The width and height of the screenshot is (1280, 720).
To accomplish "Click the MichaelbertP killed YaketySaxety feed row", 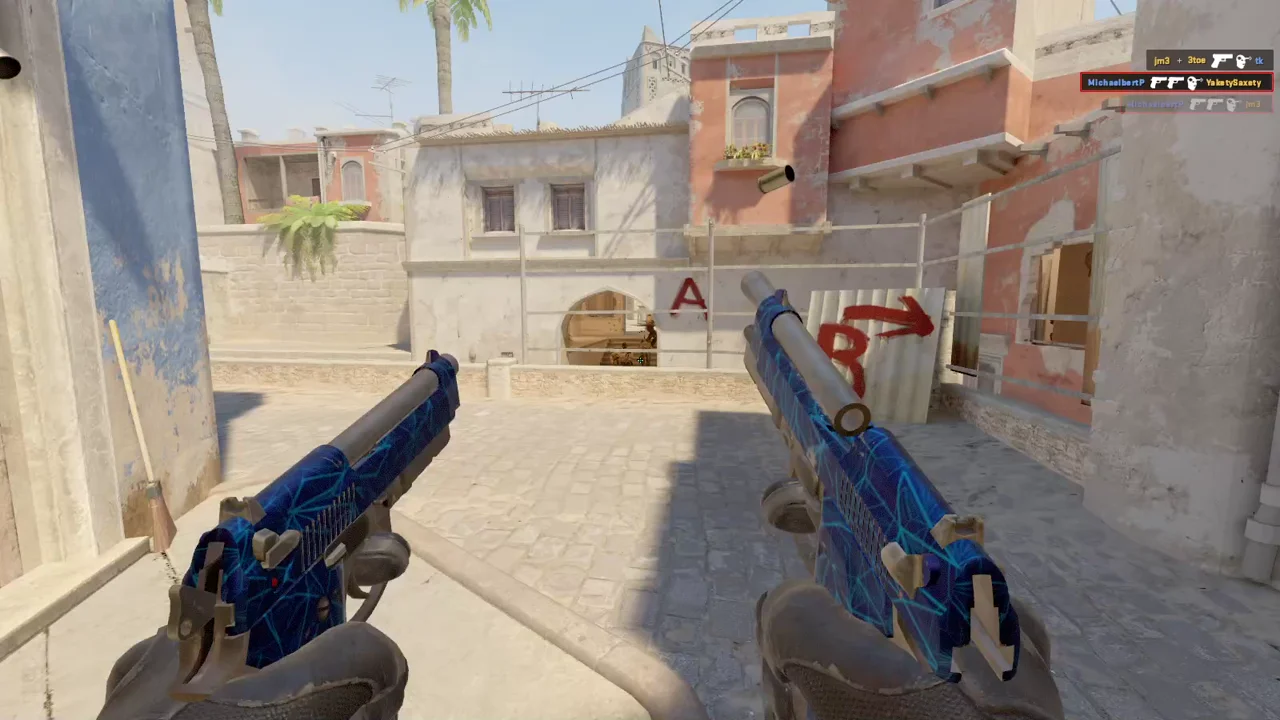I will [1175, 82].
